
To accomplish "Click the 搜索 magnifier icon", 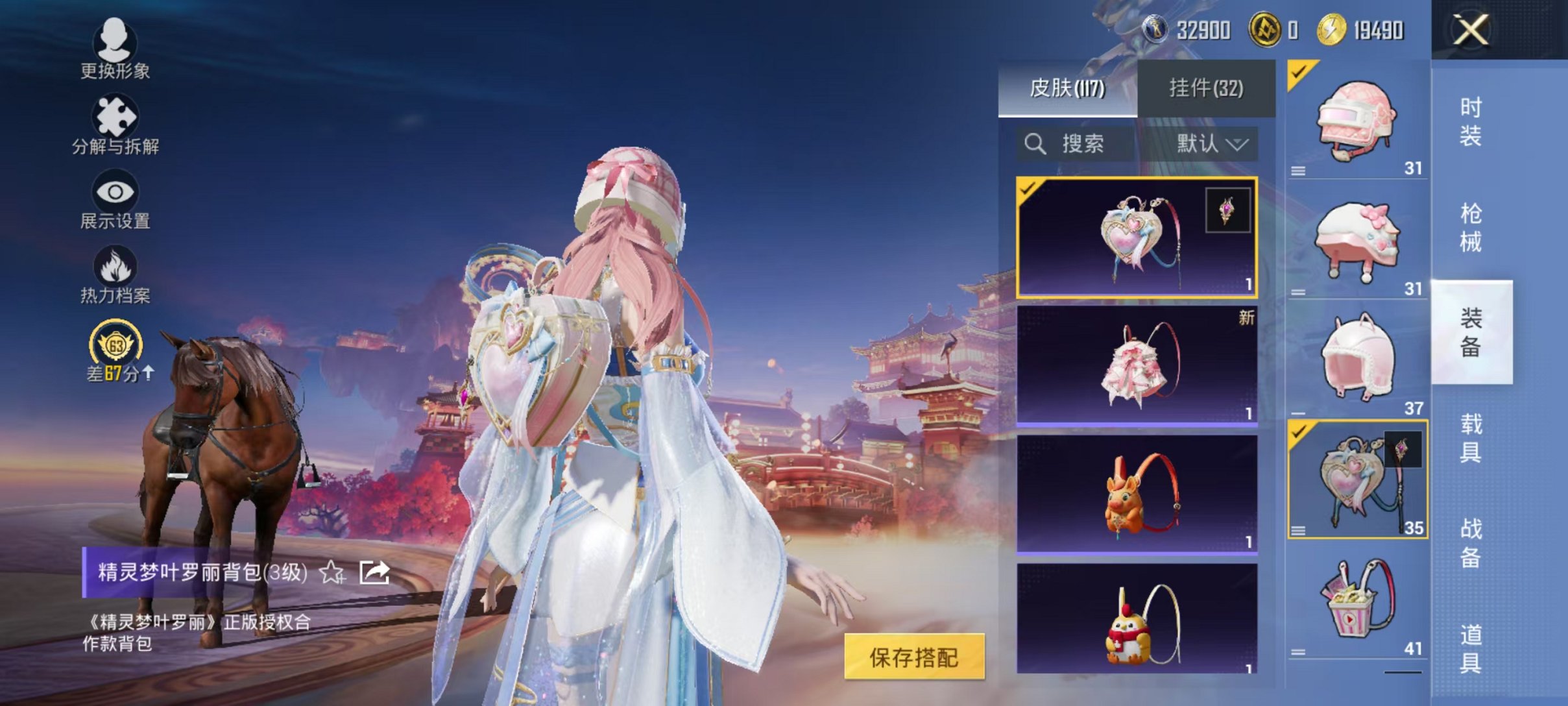I will (1035, 144).
